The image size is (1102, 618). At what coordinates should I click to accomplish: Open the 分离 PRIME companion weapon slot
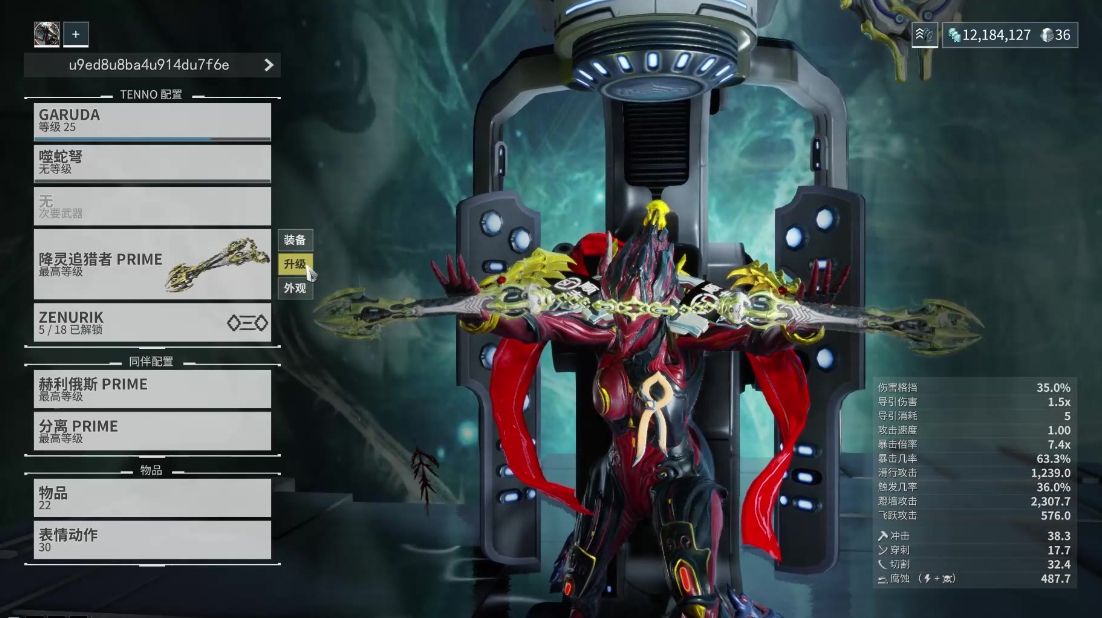tap(152, 431)
